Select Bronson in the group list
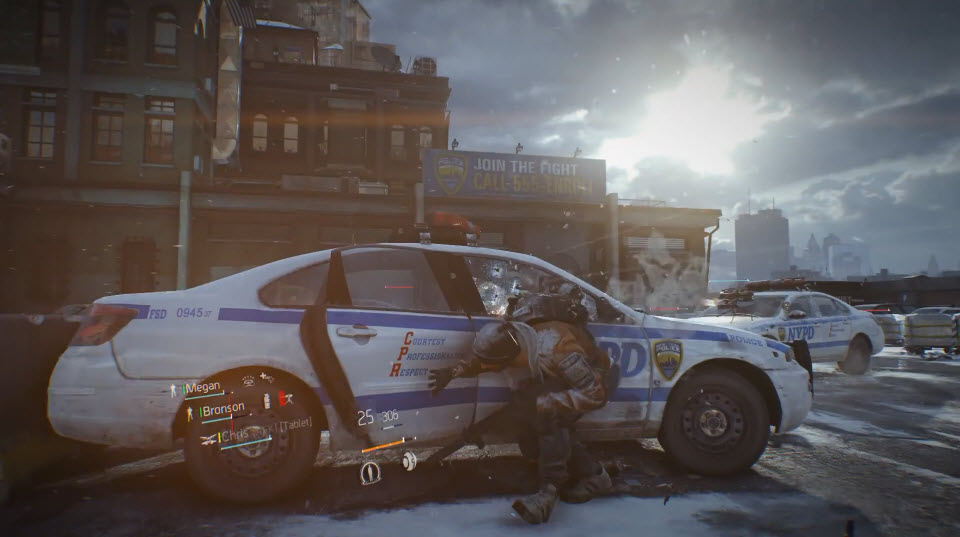This screenshot has height=537, width=960. click(x=223, y=410)
